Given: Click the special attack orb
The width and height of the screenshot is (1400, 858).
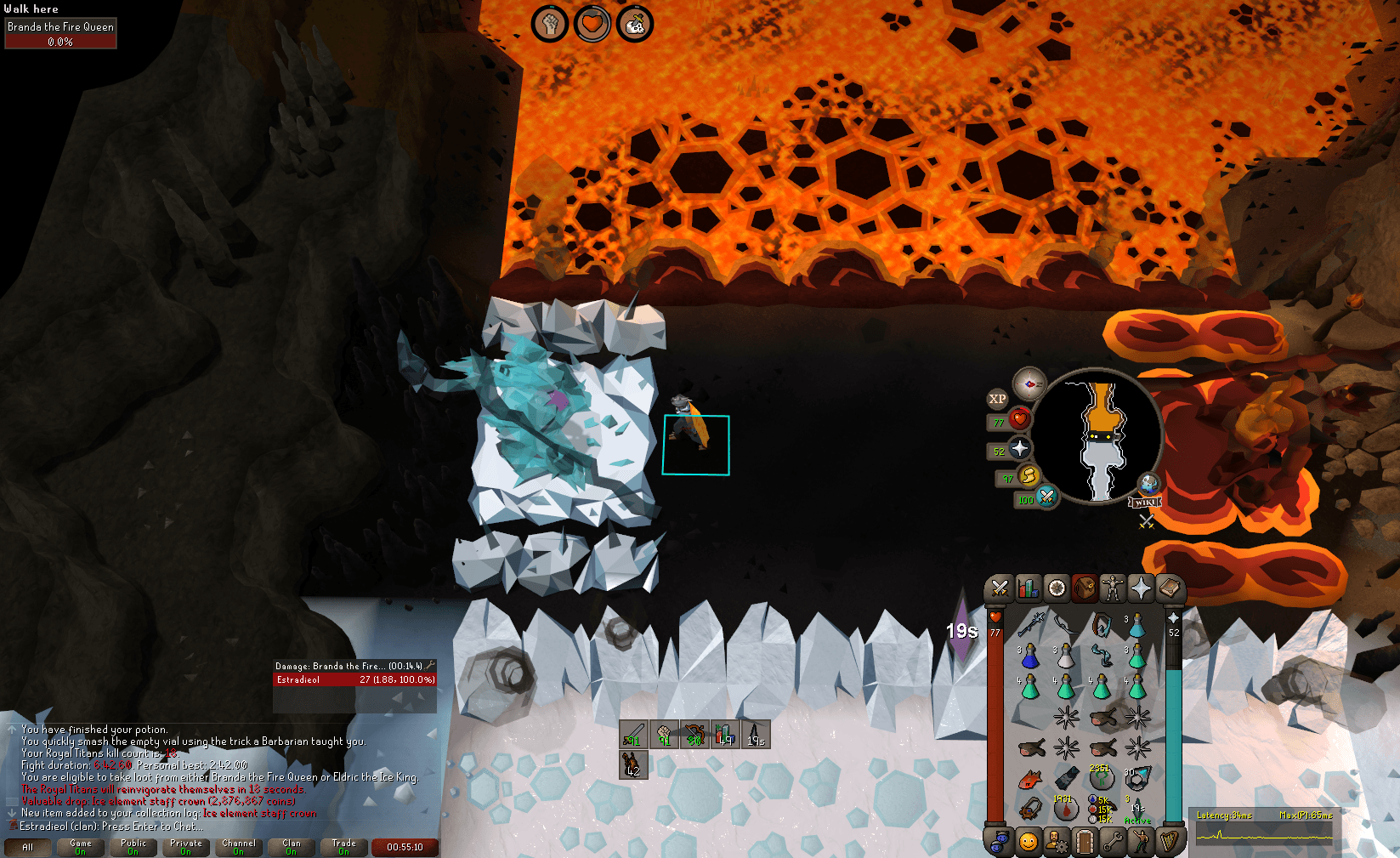Looking at the screenshot, I should tap(1047, 498).
